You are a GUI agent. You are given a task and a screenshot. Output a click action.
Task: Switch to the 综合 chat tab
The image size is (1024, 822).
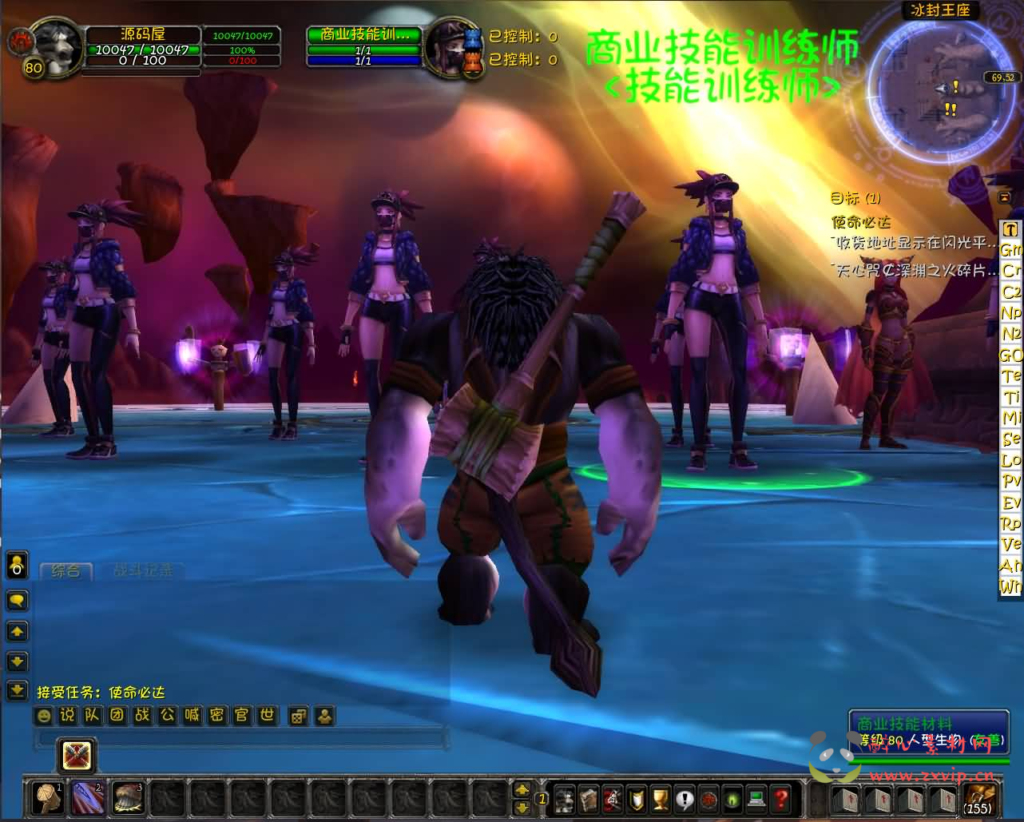[x=66, y=571]
